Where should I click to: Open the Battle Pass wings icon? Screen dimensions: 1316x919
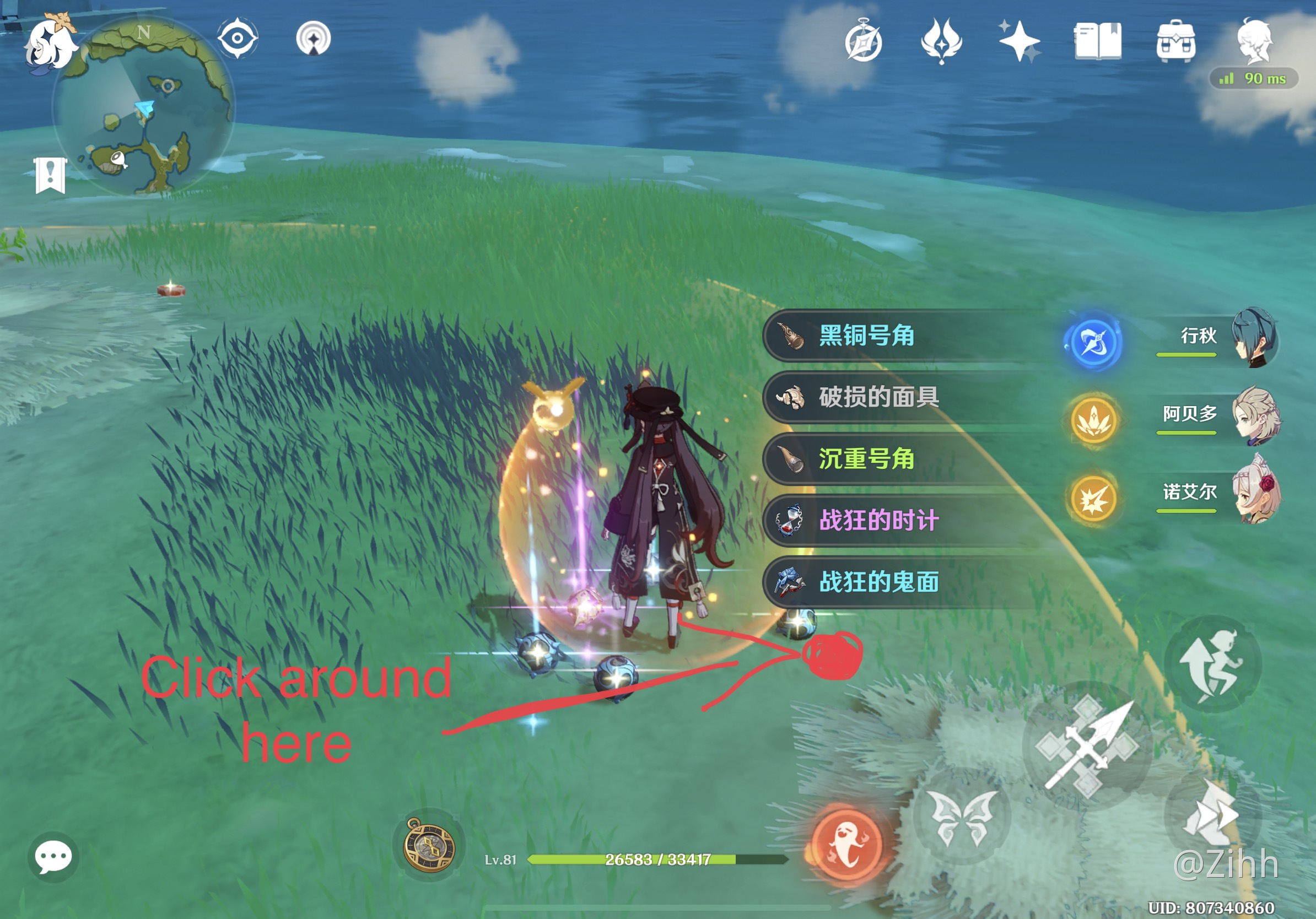point(943,40)
